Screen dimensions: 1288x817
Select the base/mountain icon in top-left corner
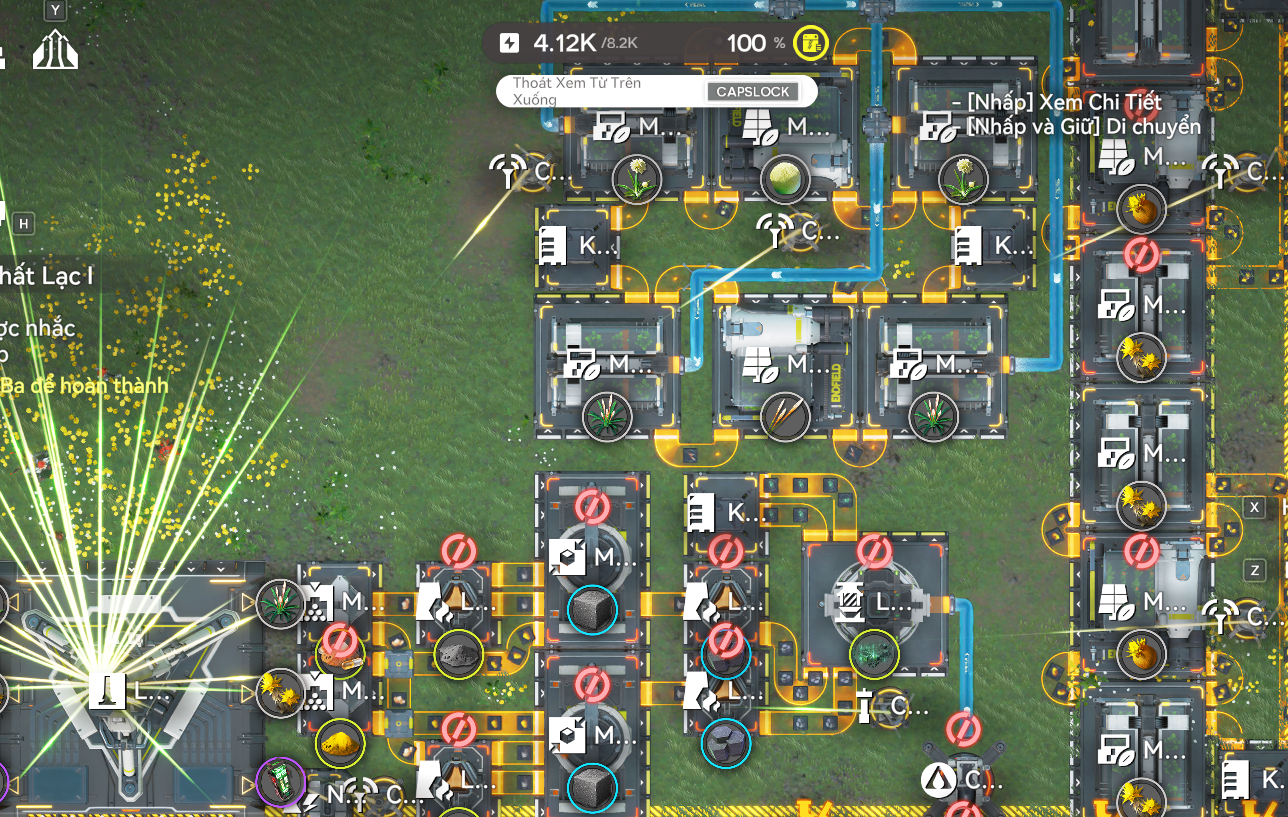[55, 50]
